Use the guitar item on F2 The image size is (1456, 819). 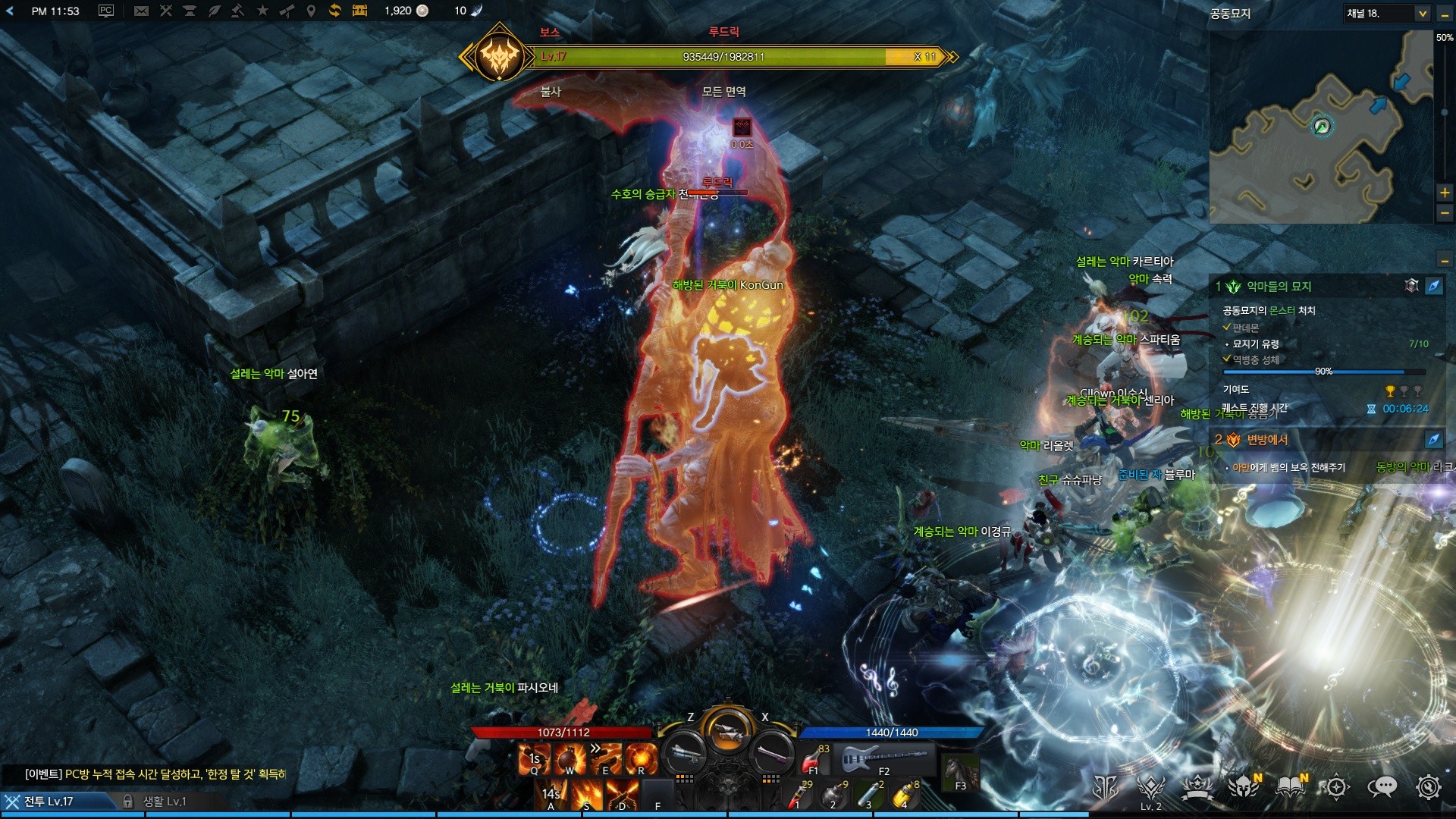pyautogui.click(x=883, y=757)
